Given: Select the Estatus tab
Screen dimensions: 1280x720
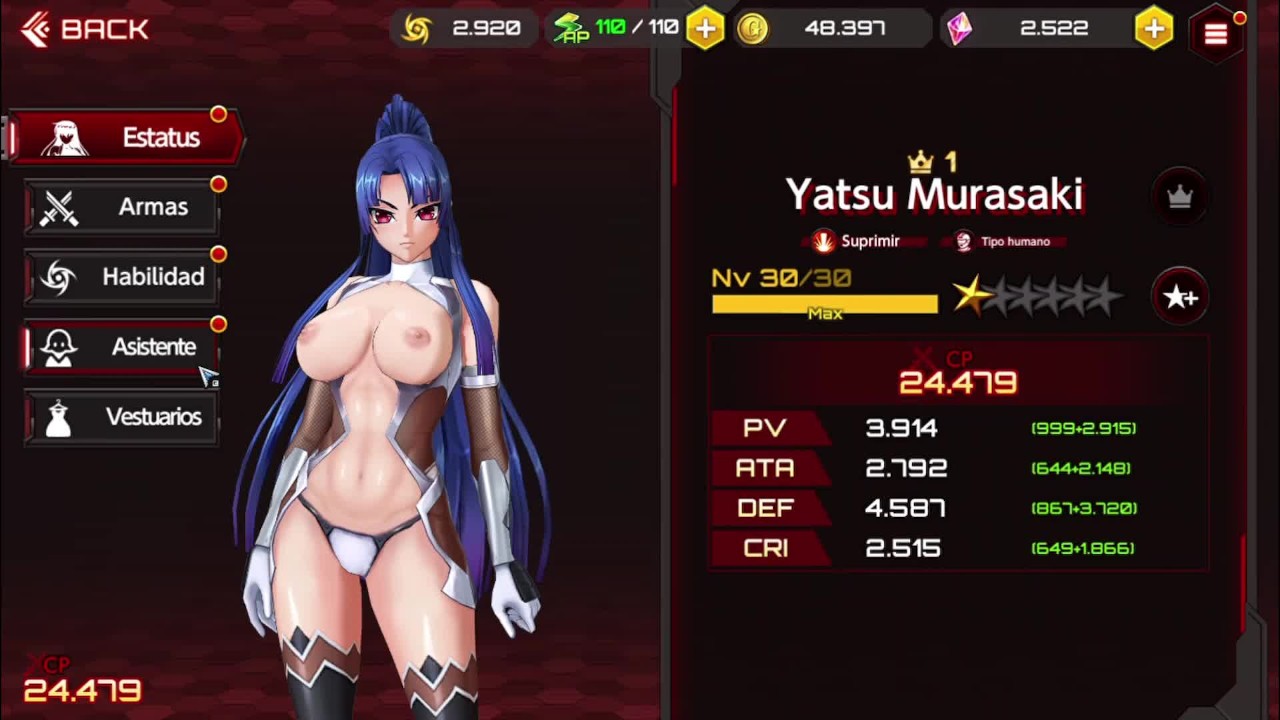Looking at the screenshot, I should (127, 137).
